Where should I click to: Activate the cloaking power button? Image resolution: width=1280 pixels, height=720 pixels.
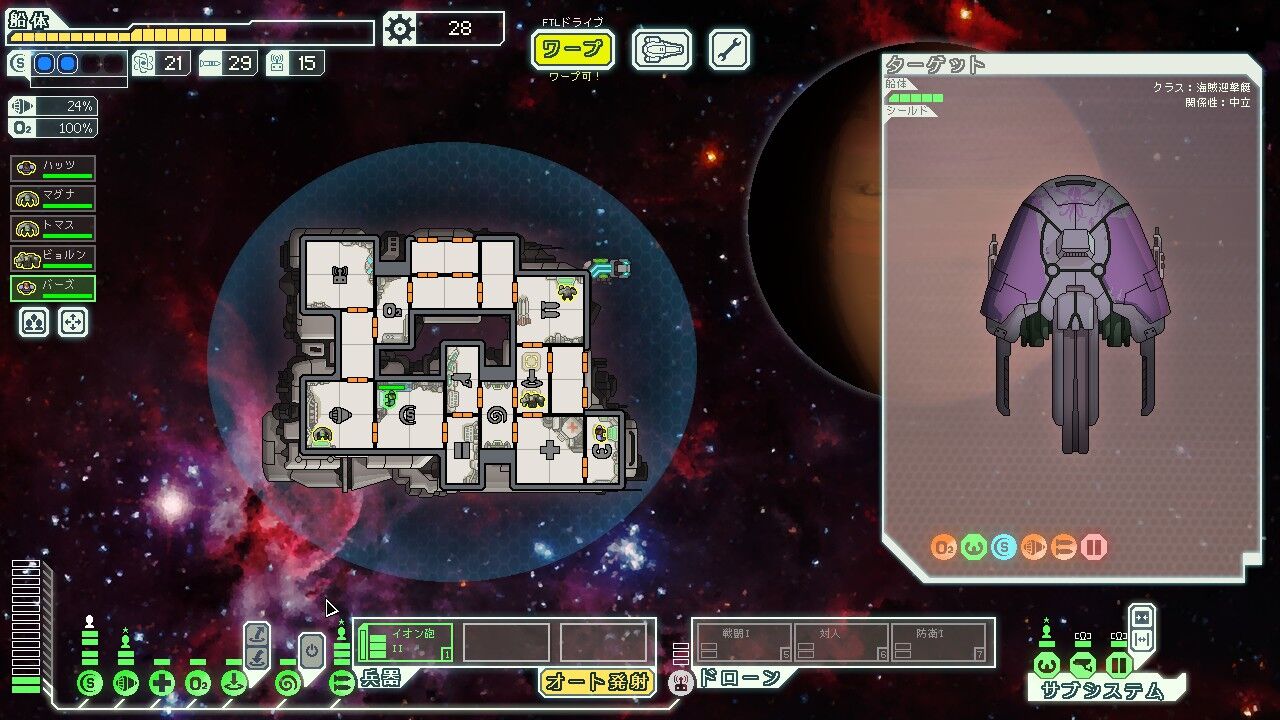[311, 651]
